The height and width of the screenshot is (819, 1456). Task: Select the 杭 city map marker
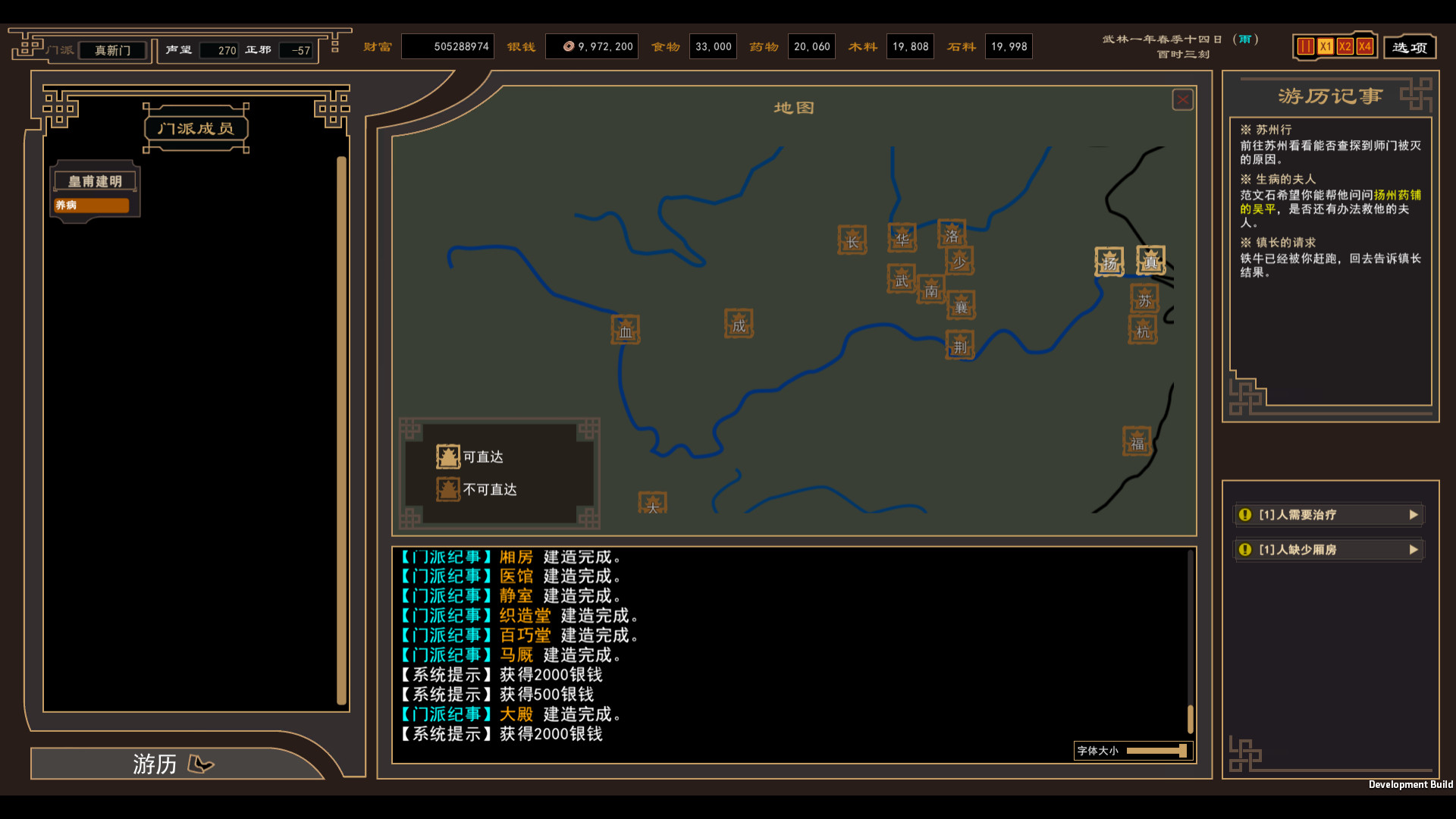click(1143, 331)
